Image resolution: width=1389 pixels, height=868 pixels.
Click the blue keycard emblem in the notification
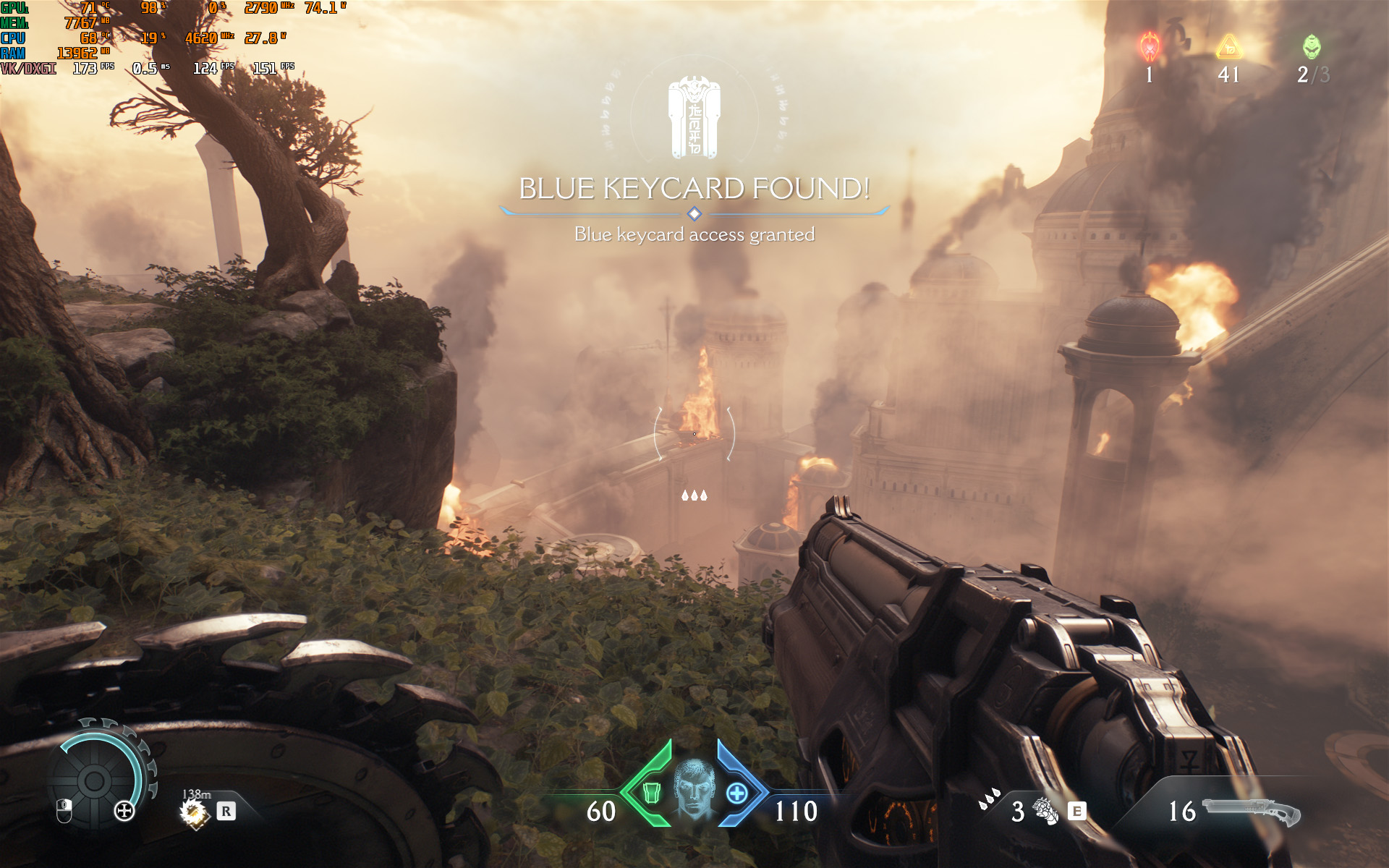click(x=694, y=118)
